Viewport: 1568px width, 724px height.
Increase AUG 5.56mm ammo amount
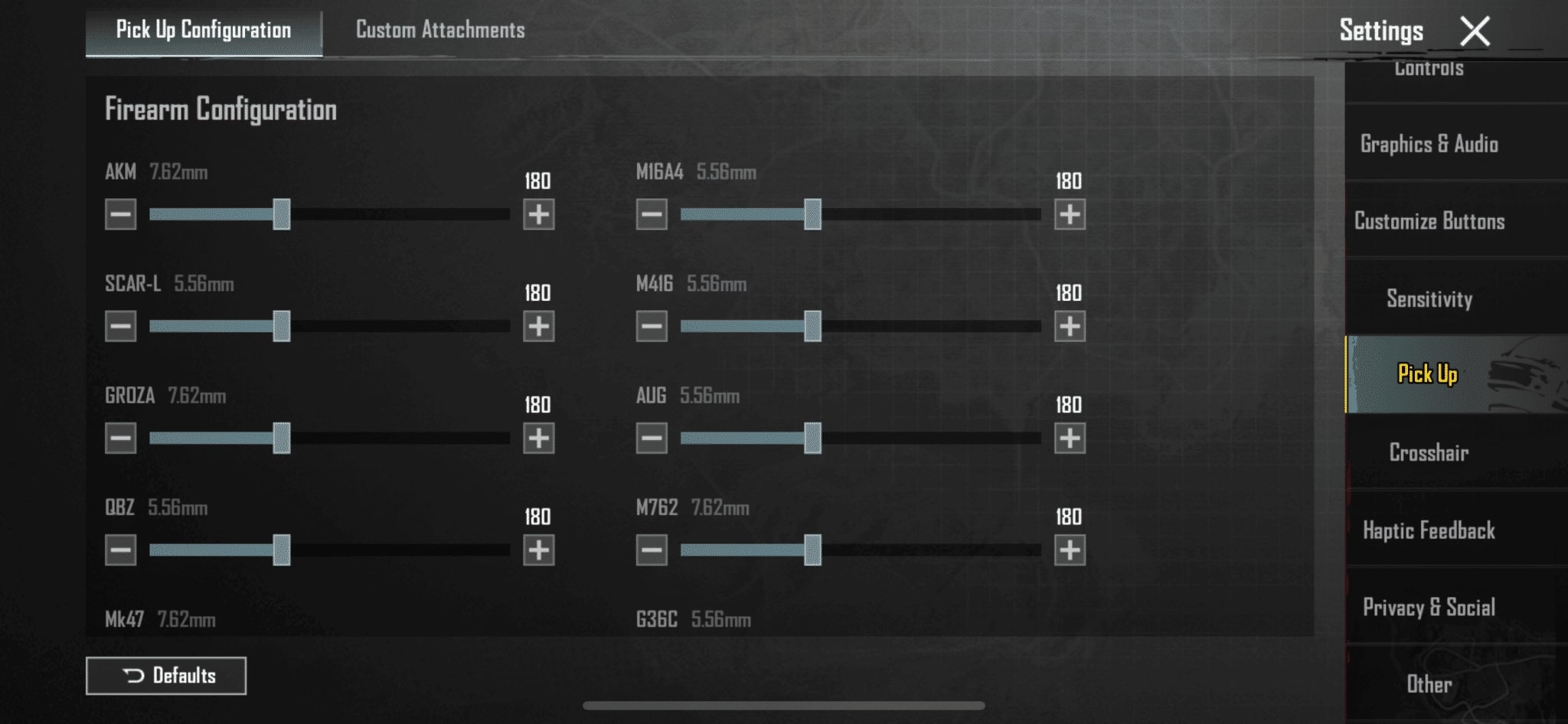(1070, 438)
